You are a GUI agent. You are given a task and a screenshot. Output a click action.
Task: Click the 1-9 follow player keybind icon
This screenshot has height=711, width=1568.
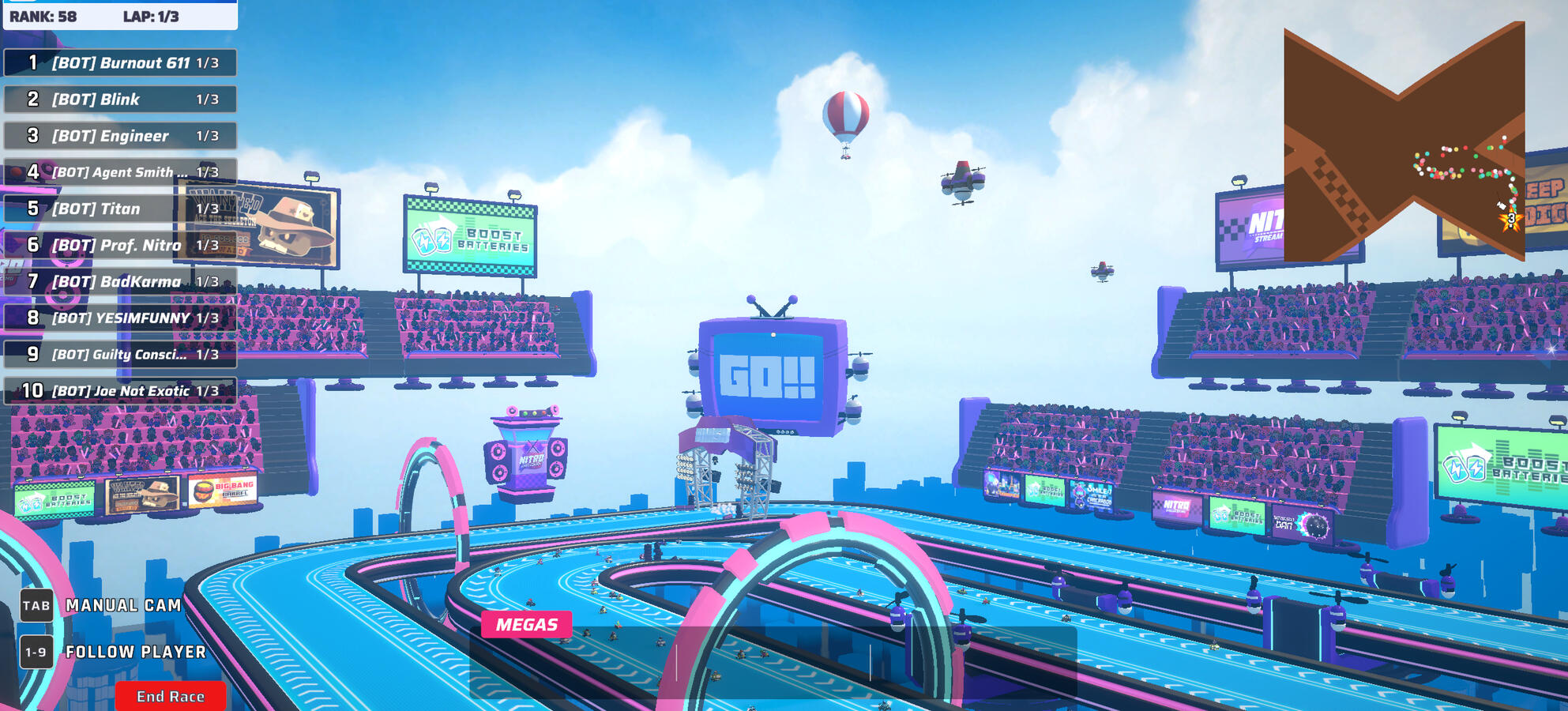tap(36, 653)
